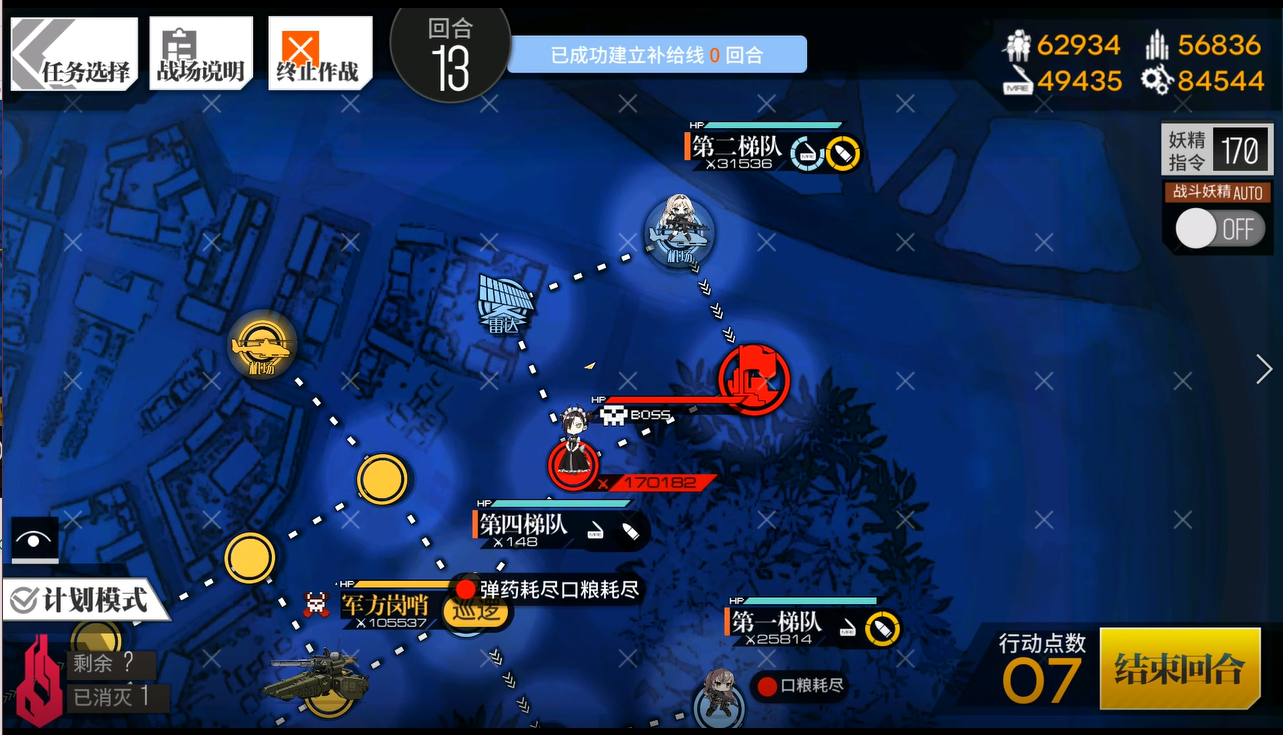This screenshot has width=1283, height=735.
Task: Expand the right-side arrow panel
Action: click(1264, 369)
